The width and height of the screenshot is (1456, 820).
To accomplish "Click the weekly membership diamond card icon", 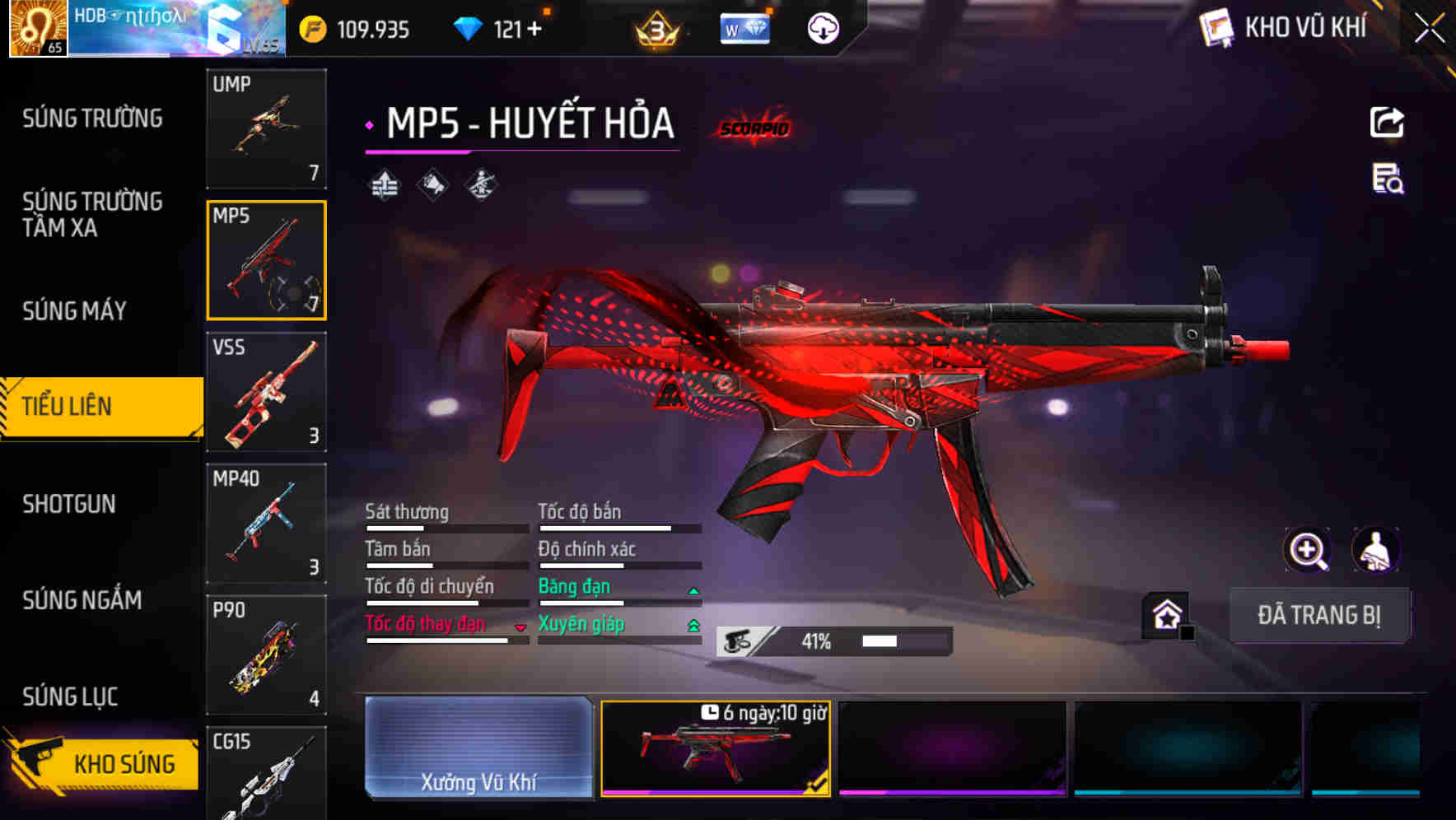I will point(745,27).
